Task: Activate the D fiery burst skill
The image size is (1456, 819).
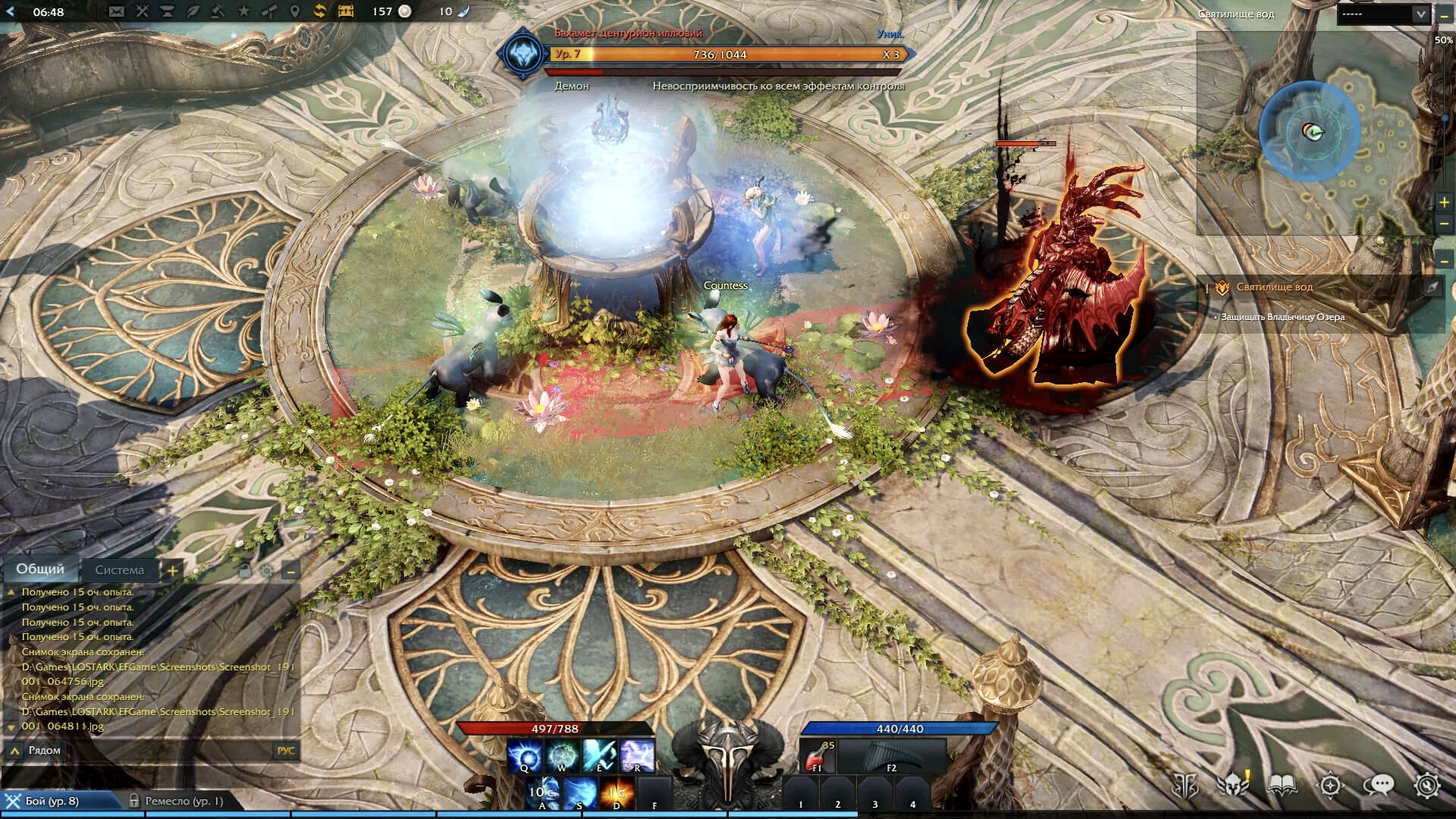Action: pyautogui.click(x=617, y=793)
